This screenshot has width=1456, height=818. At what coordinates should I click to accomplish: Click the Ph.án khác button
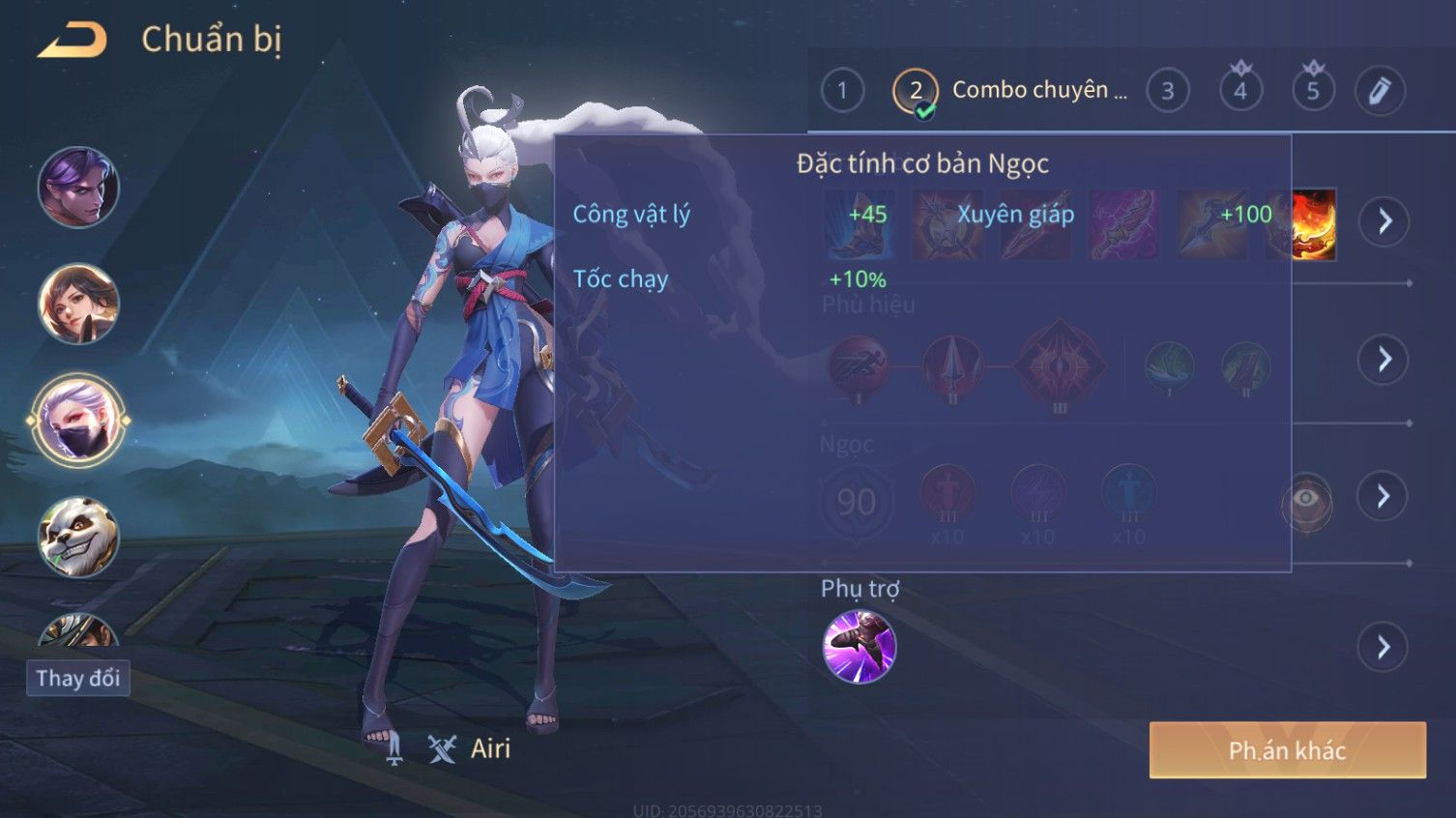point(1287,750)
